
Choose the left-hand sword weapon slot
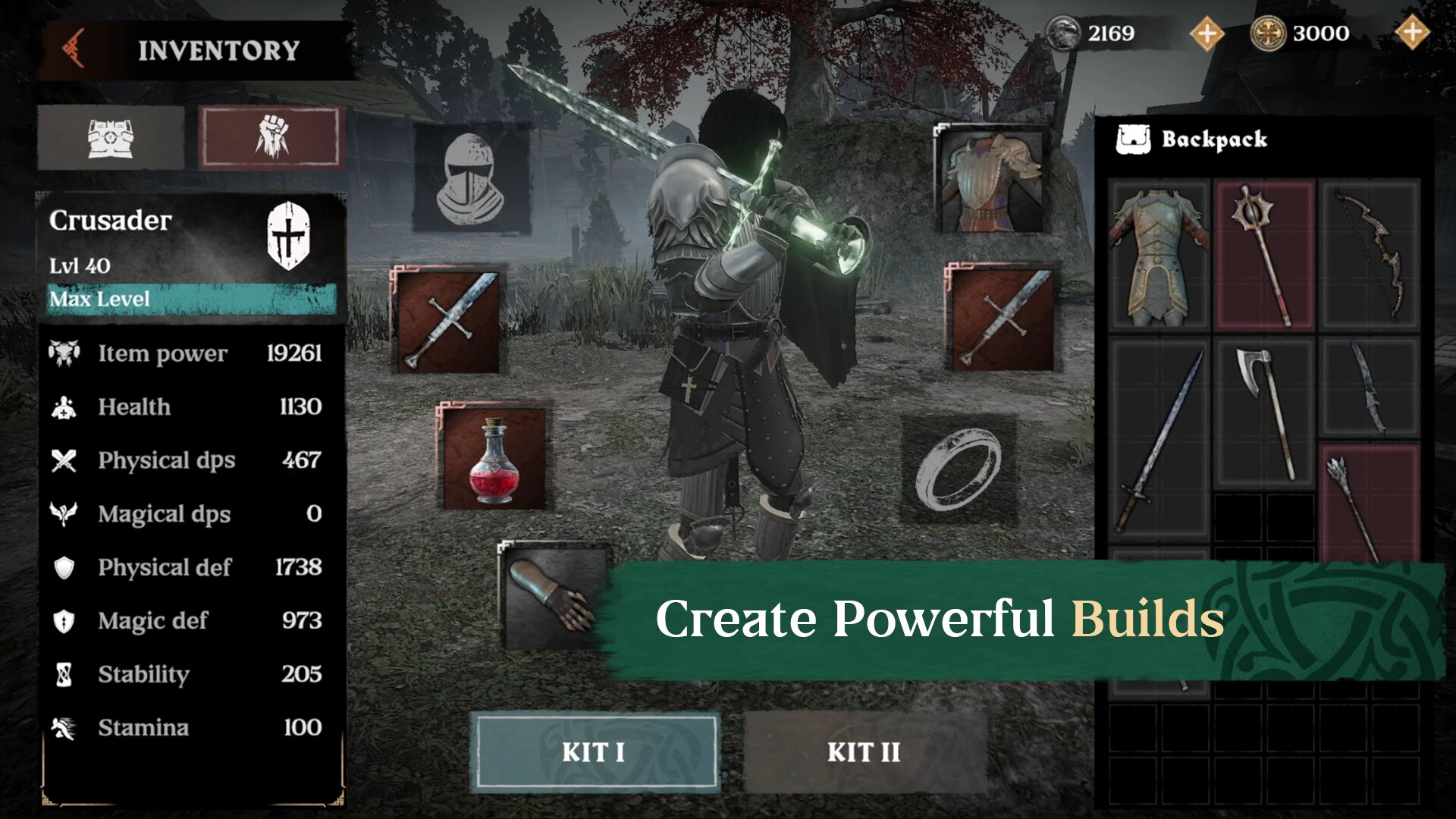pos(448,320)
